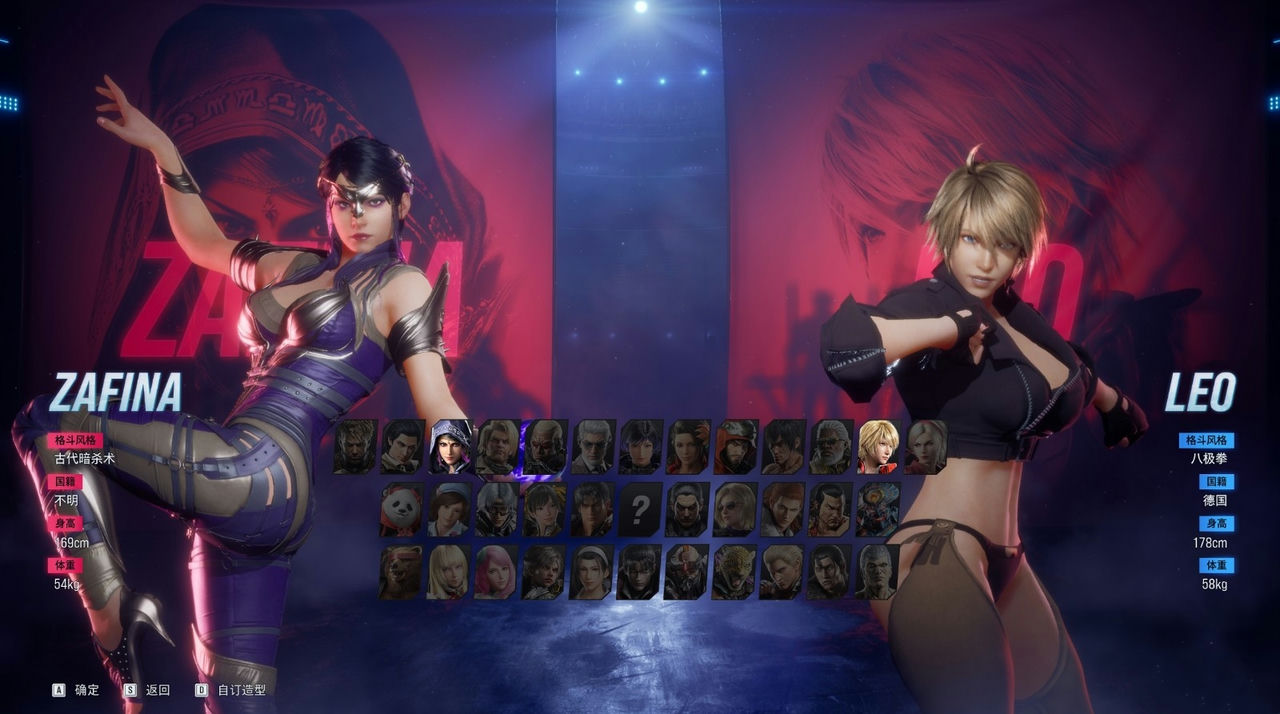Select Lili, the long-haired blonde beside Kuma

click(x=449, y=572)
